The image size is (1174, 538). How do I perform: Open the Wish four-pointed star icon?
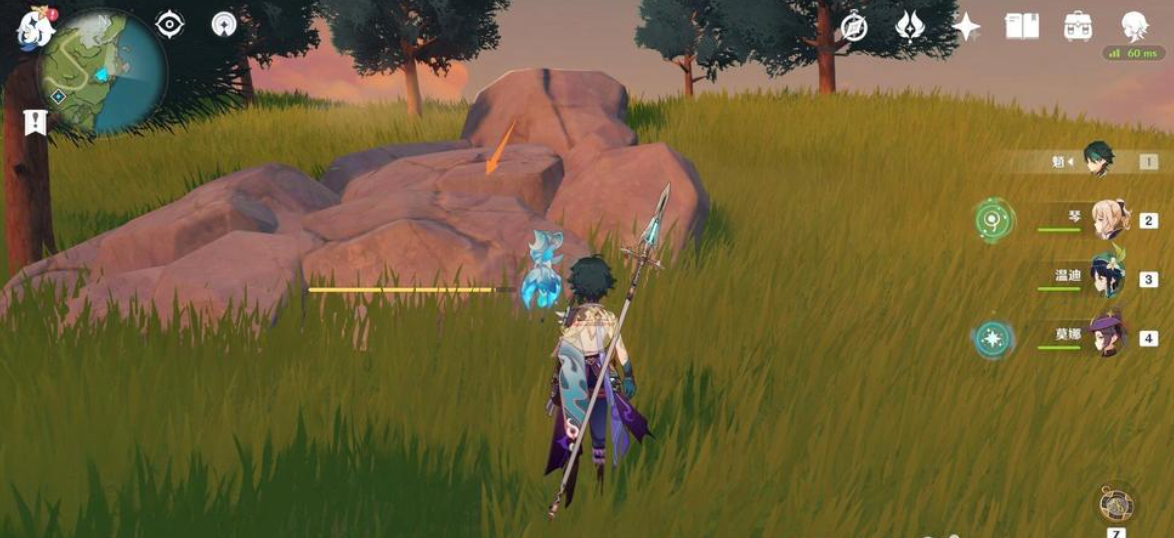pos(966,27)
